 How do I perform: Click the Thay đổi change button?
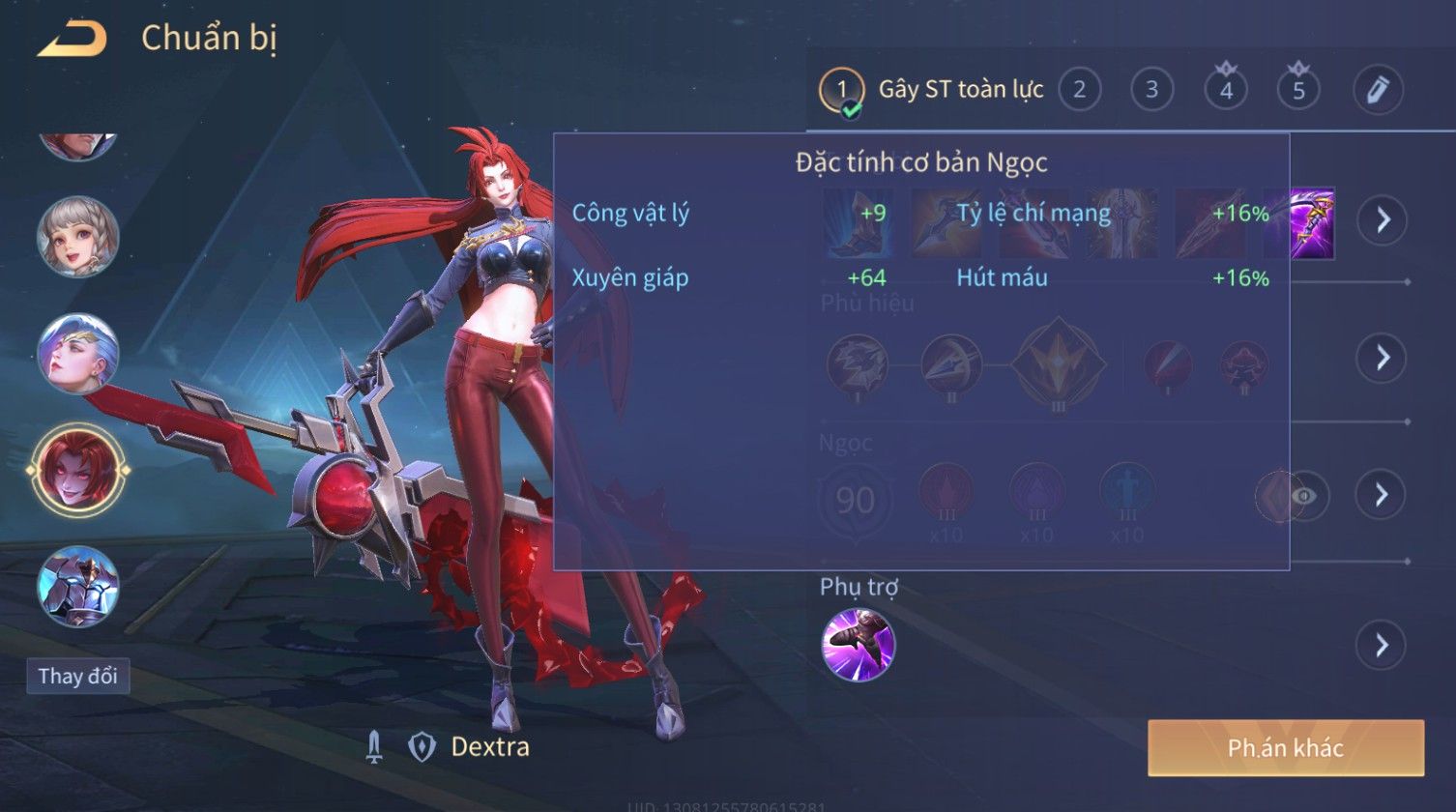77,676
